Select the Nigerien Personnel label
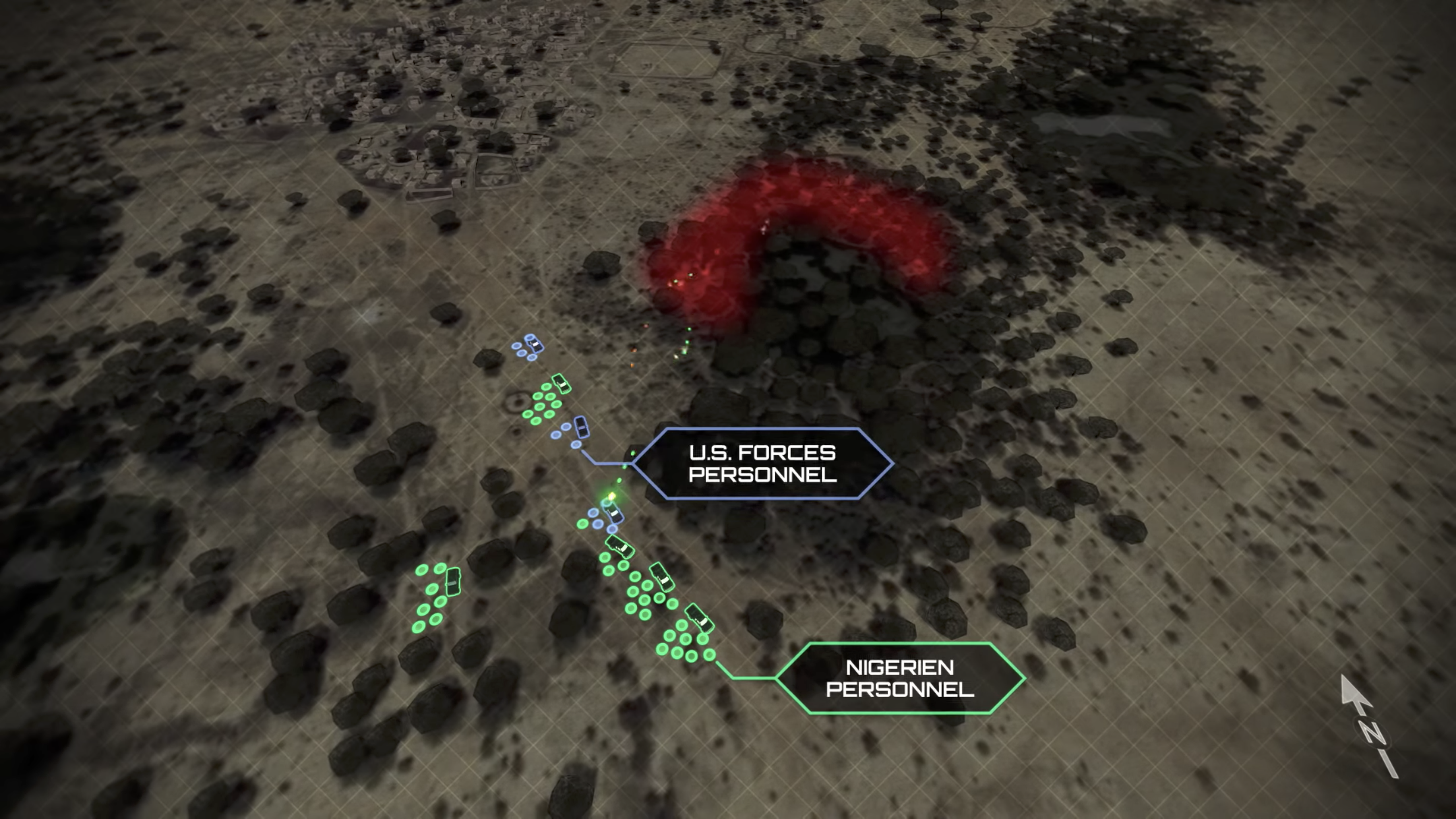The height and width of the screenshot is (819, 1456). pyautogui.click(x=900, y=678)
